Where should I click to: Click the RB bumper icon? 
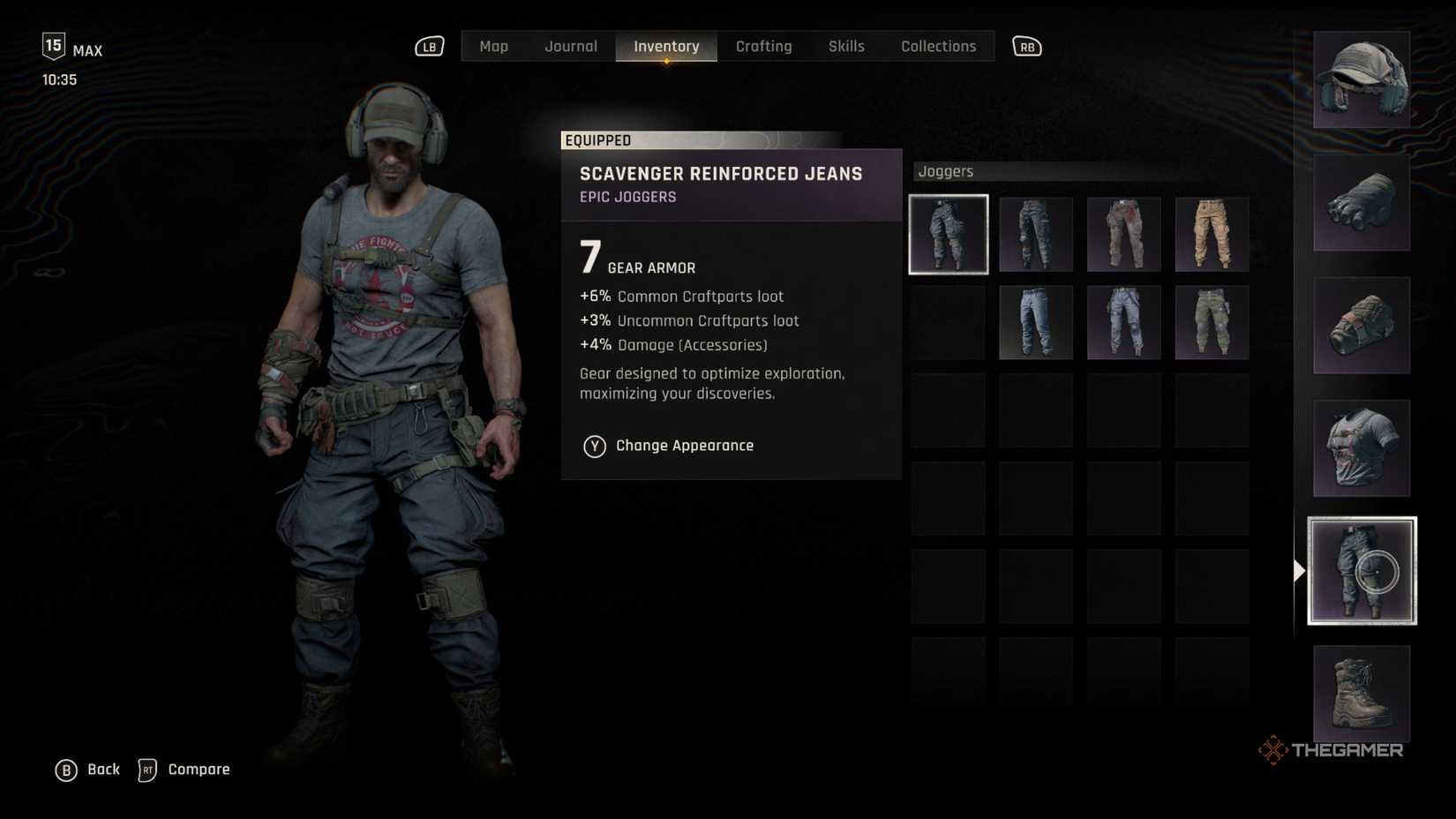coord(1026,46)
